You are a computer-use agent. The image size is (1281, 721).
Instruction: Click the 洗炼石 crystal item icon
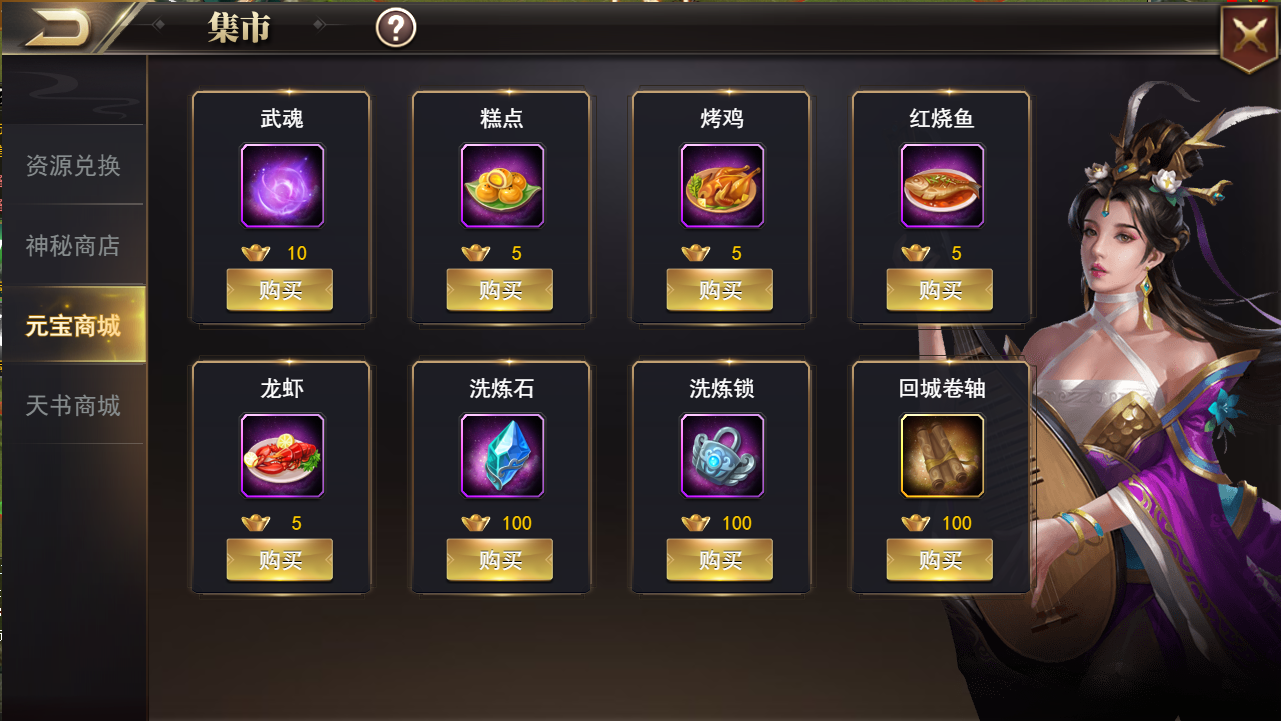[x=501, y=458]
